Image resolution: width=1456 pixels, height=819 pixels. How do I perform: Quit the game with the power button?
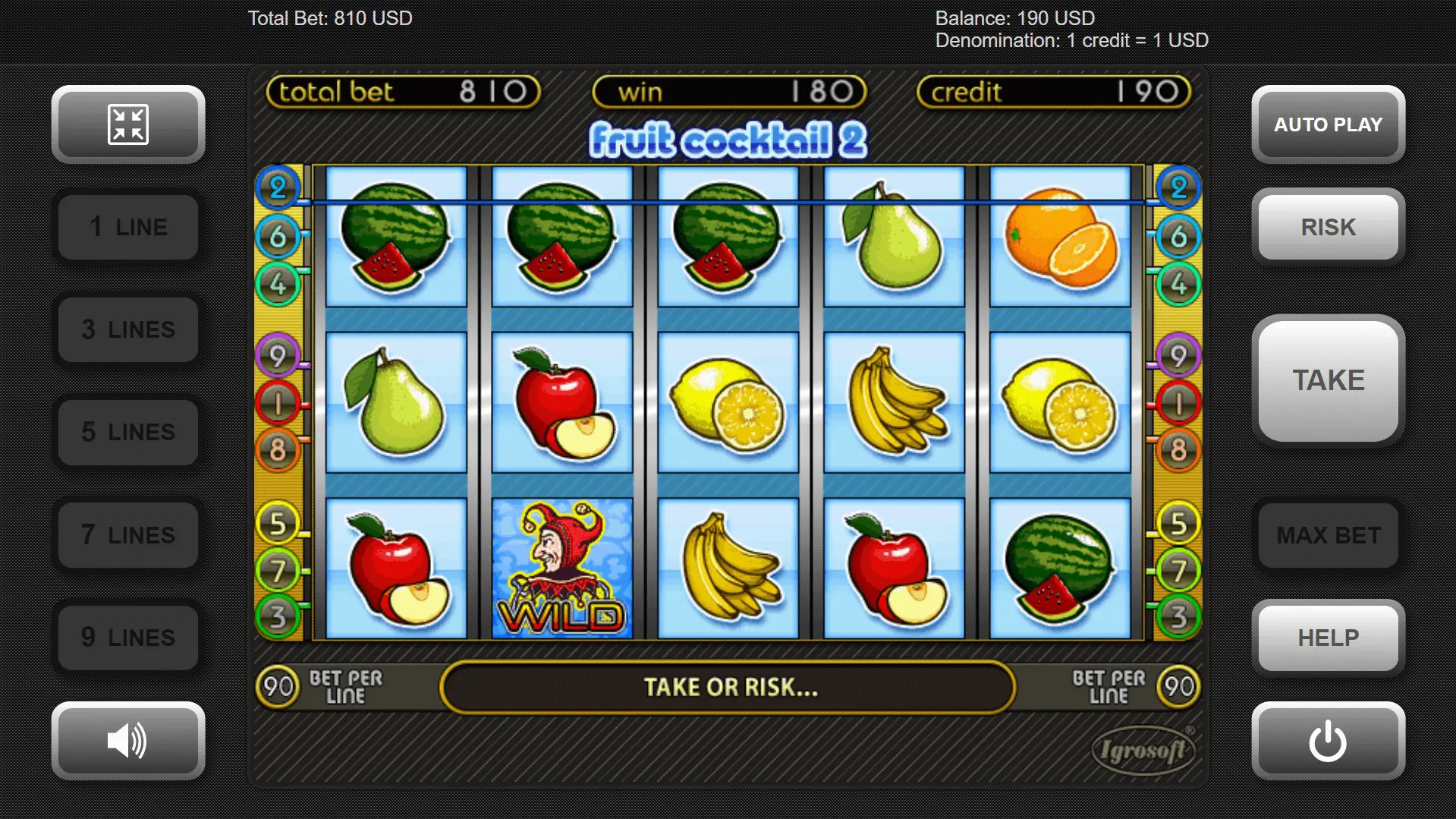(1328, 741)
